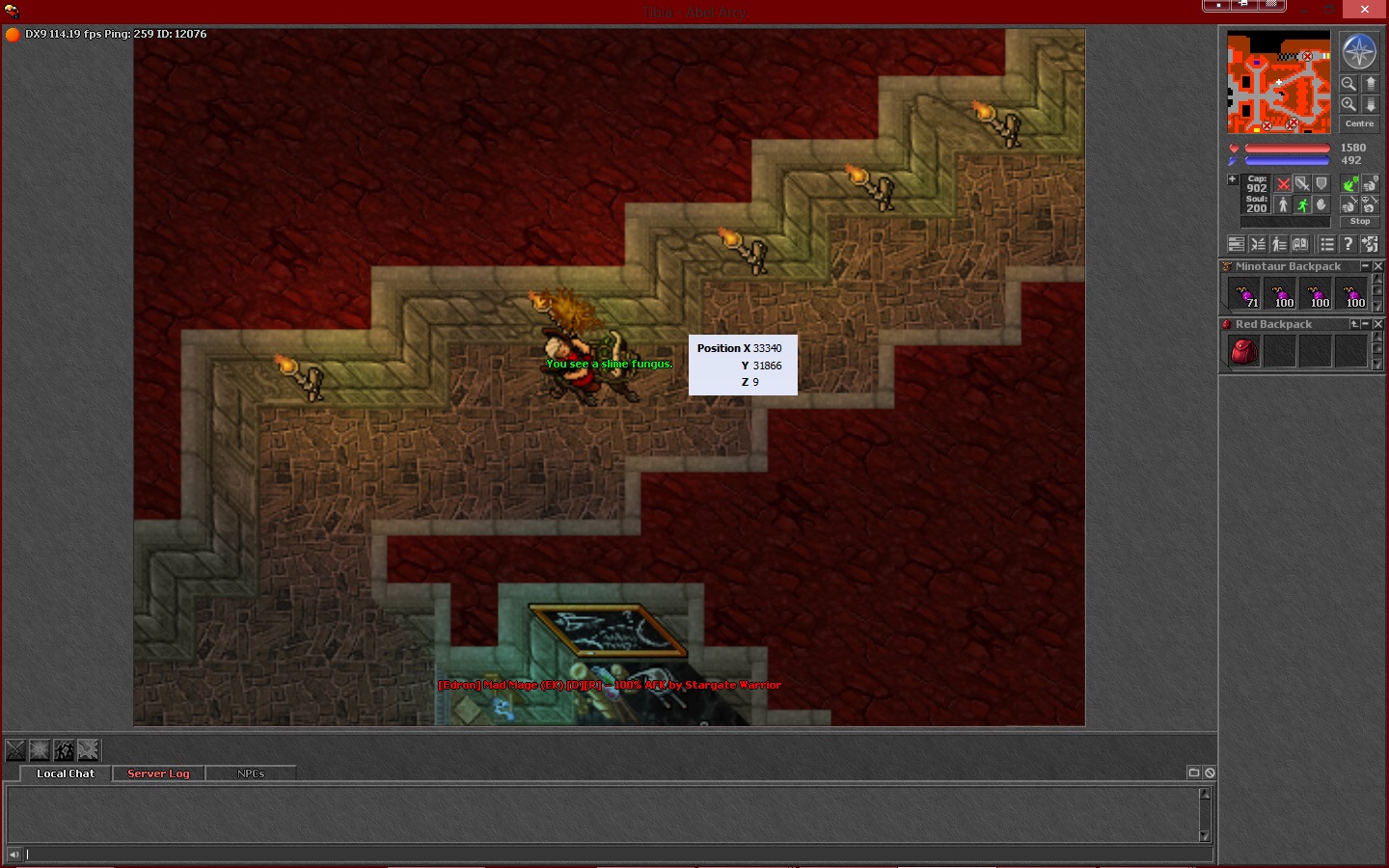
Task: Go up one level in Red Backpack
Action: pos(1353,324)
